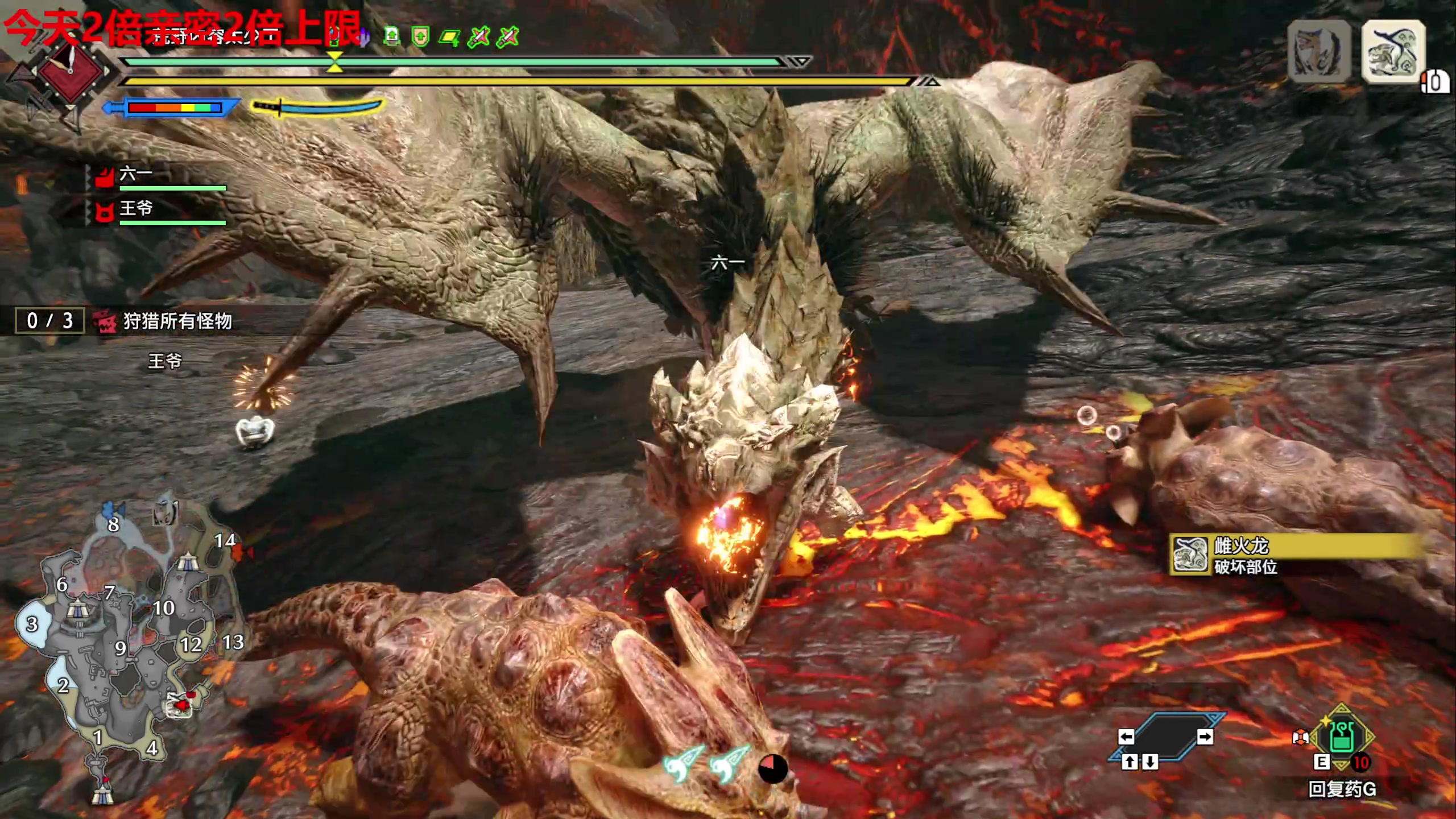This screenshot has height=819, width=1456.
Task: Select the Rathian monster icon at top right
Action: [1392, 52]
